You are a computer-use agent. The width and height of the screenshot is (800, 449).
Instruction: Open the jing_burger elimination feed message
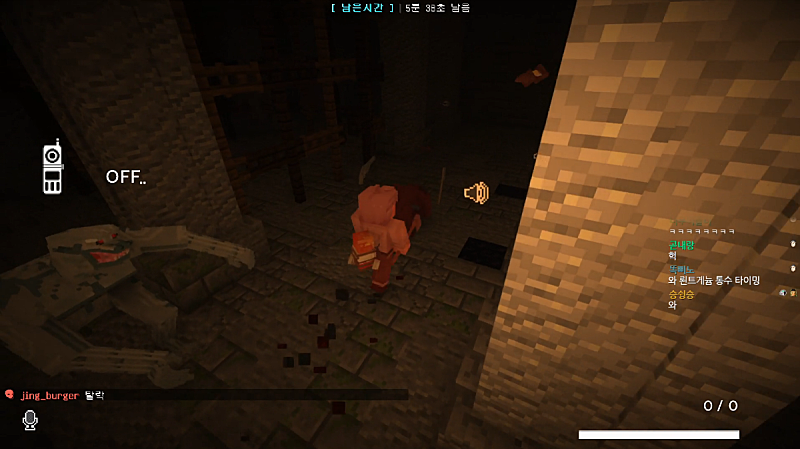[x=60, y=395]
